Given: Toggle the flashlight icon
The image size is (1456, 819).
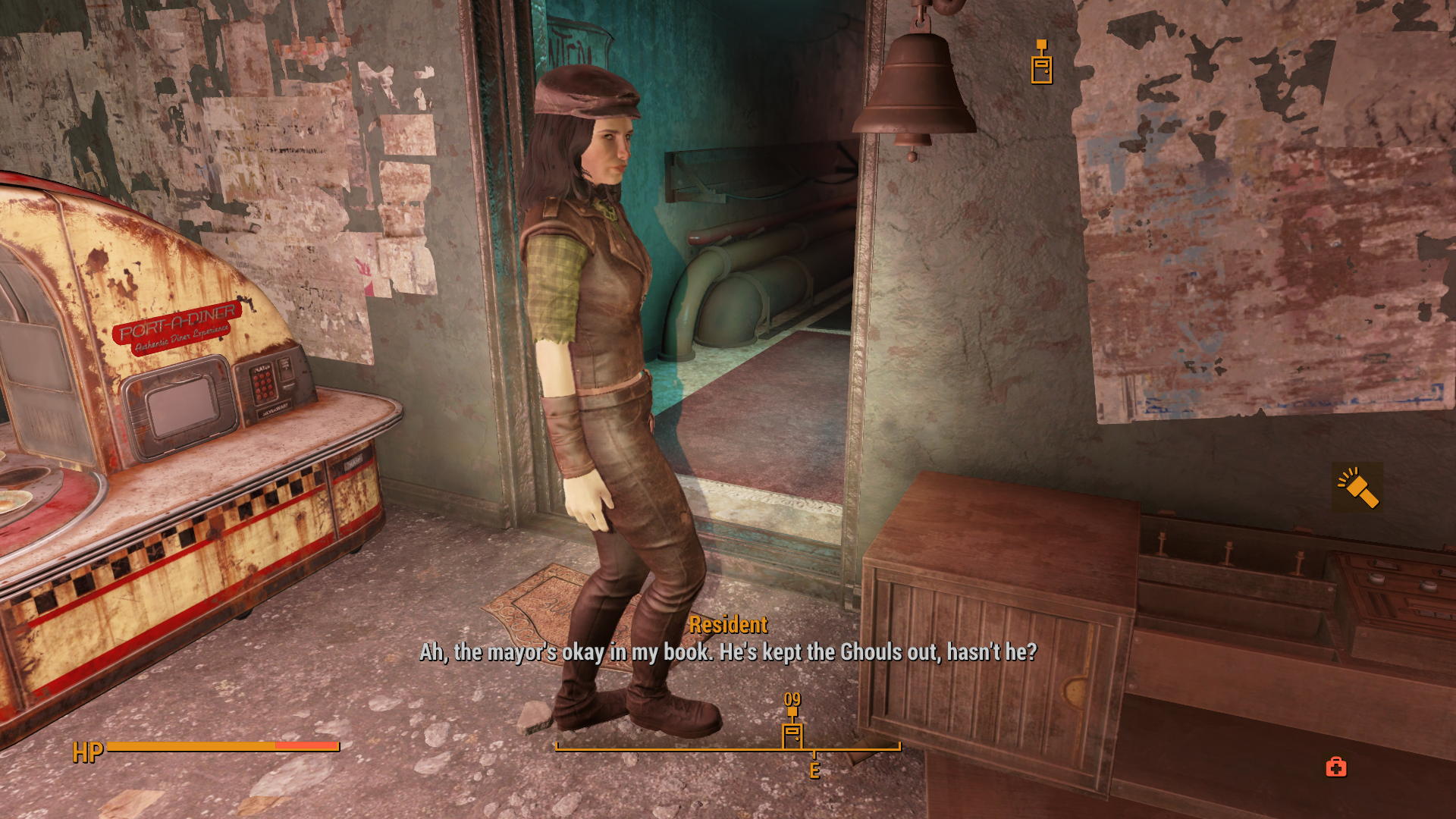Looking at the screenshot, I should (1357, 488).
